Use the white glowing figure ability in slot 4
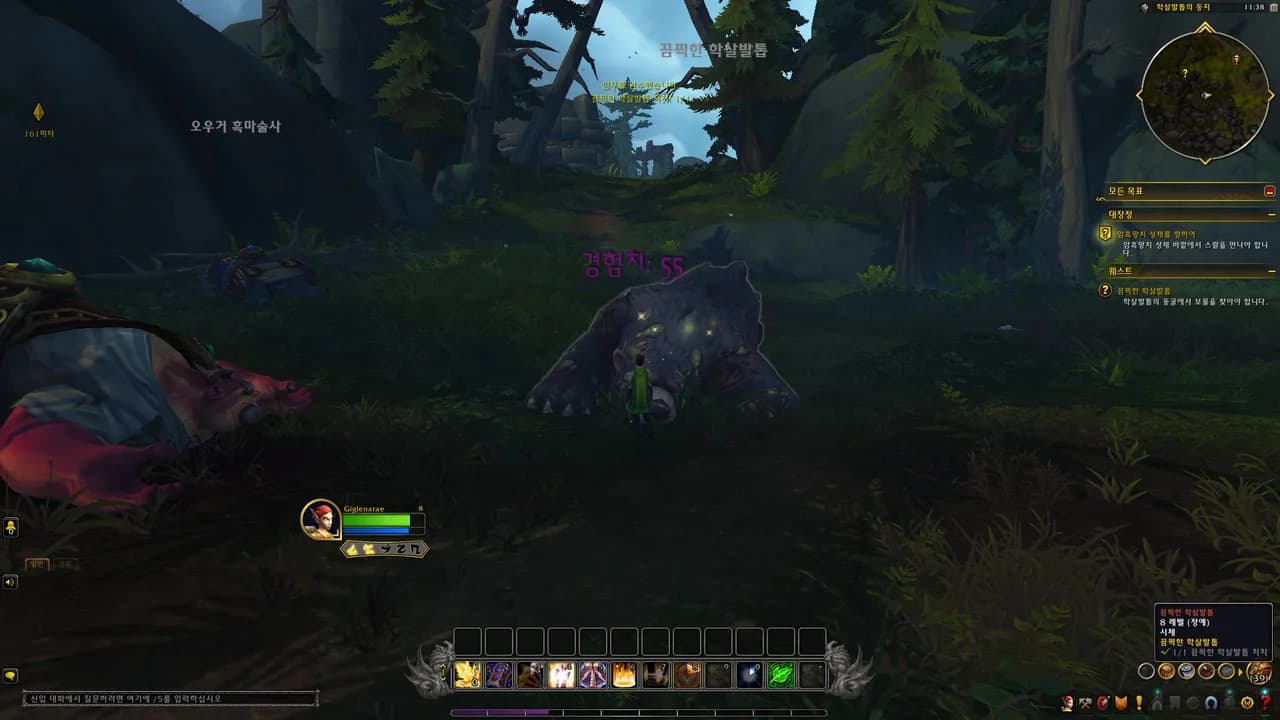Viewport: 1280px width, 720px height. pos(562,676)
